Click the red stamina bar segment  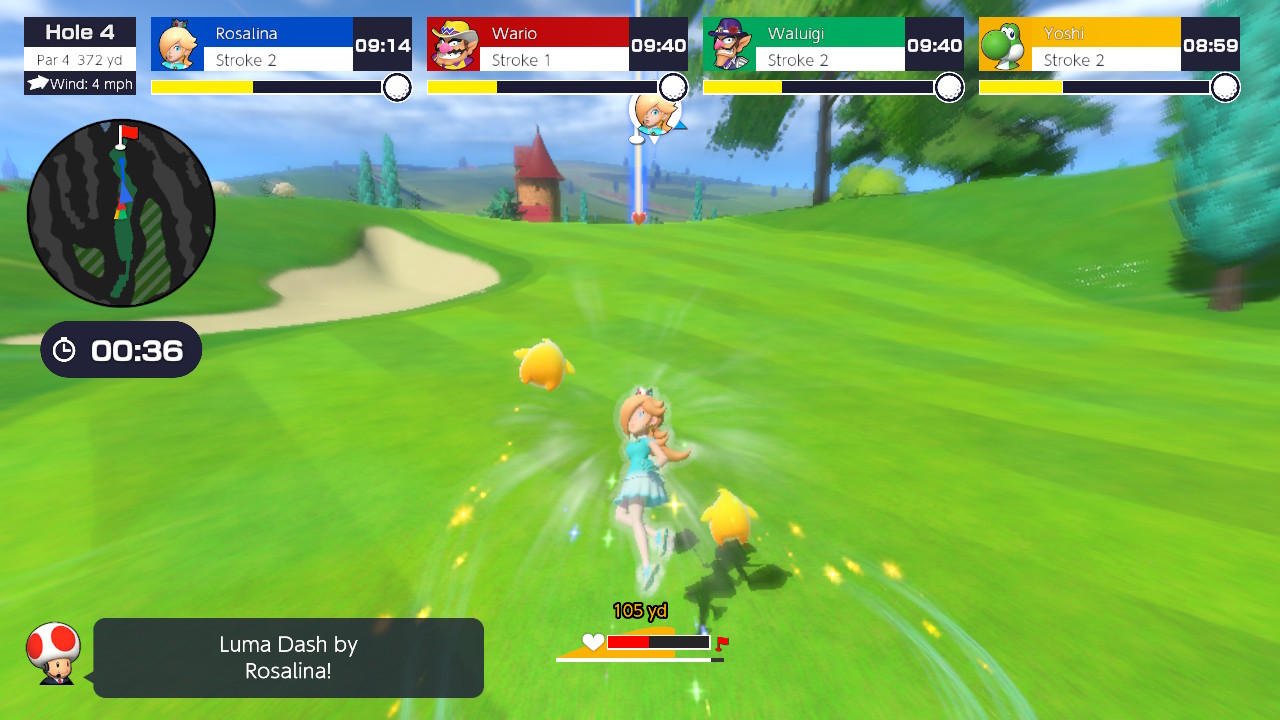(x=630, y=643)
